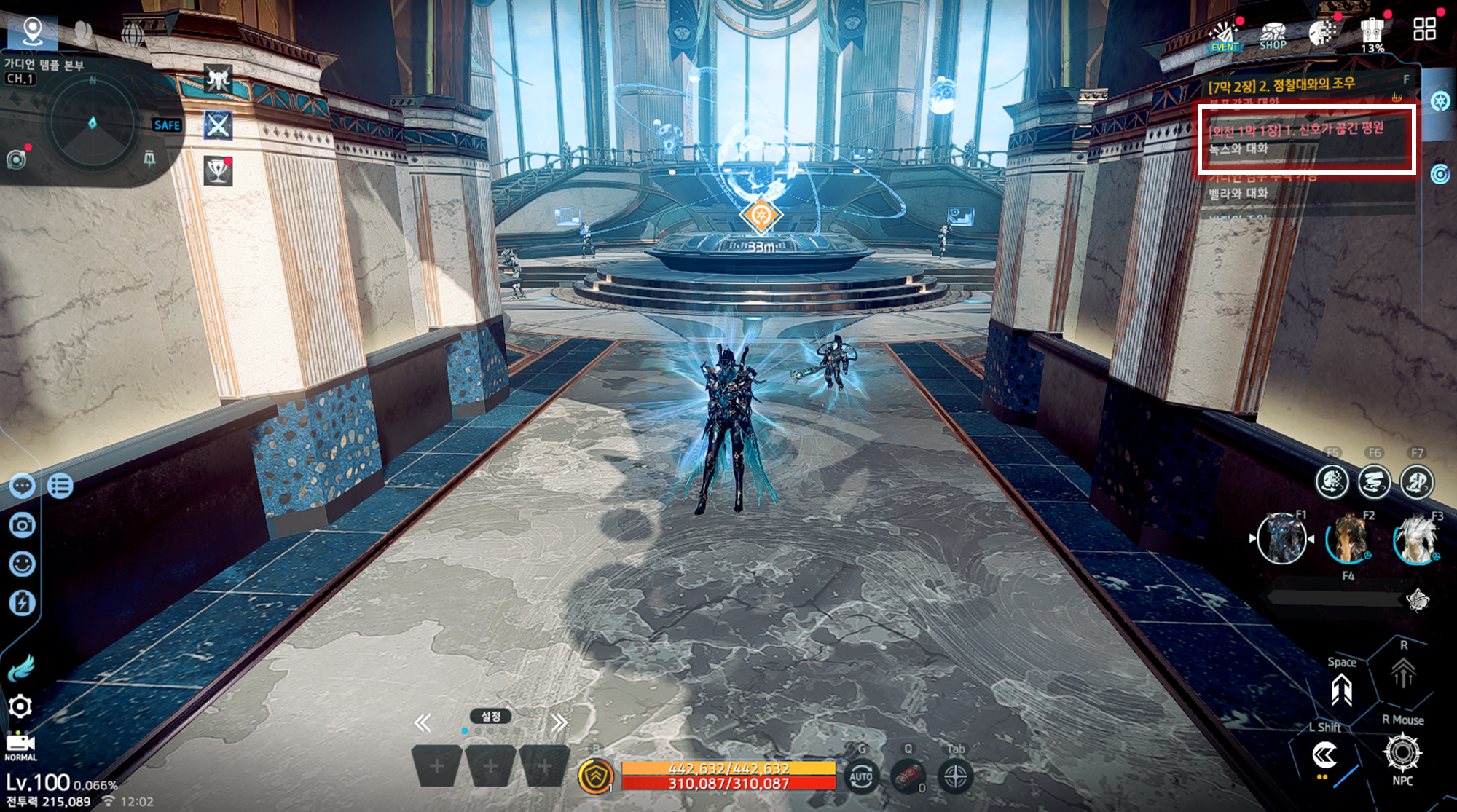The width and height of the screenshot is (1457, 812).
Task: Toggle the AUTO battle button
Action: 860,776
